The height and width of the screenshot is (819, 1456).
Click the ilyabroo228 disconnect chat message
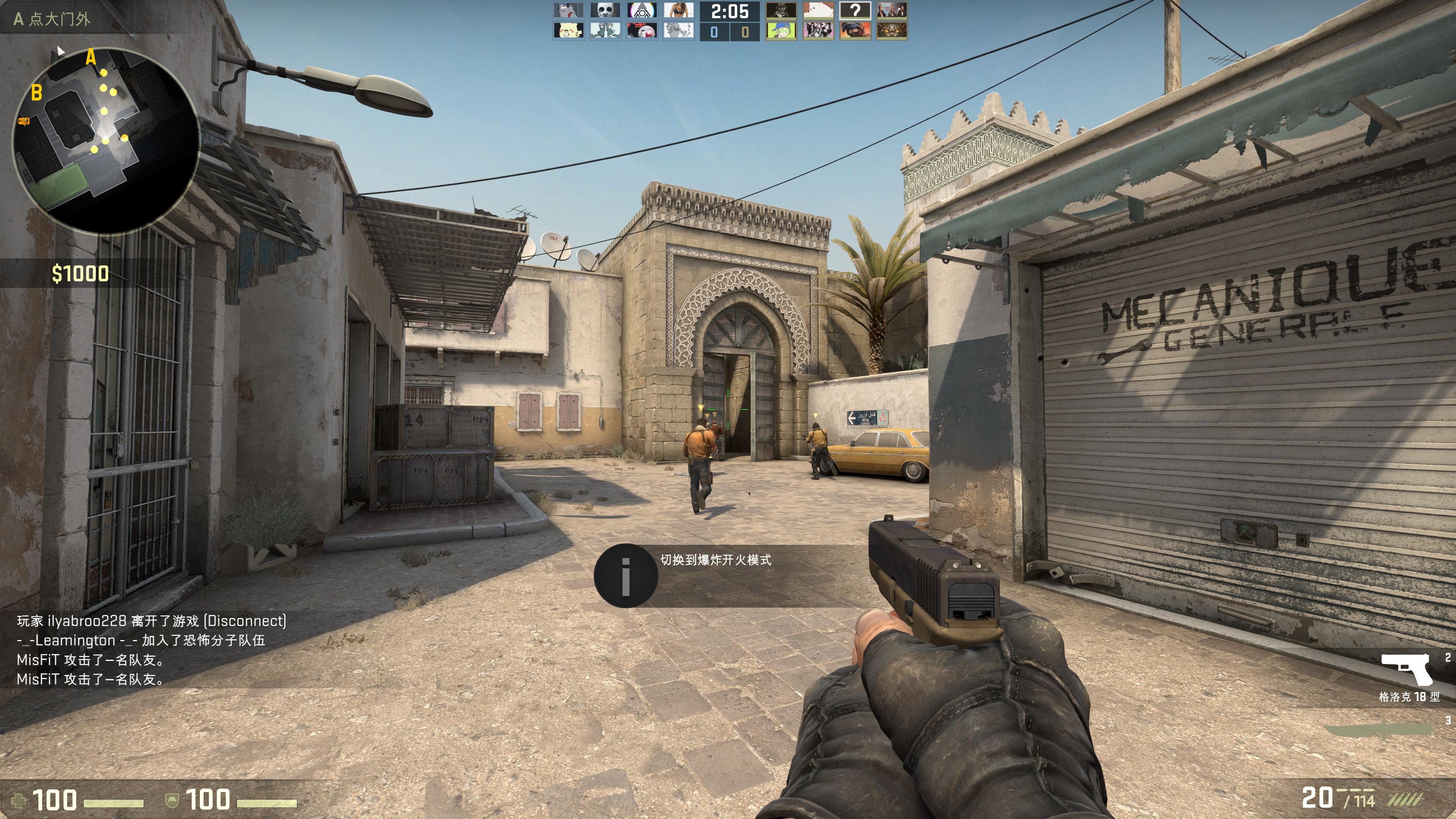click(152, 621)
